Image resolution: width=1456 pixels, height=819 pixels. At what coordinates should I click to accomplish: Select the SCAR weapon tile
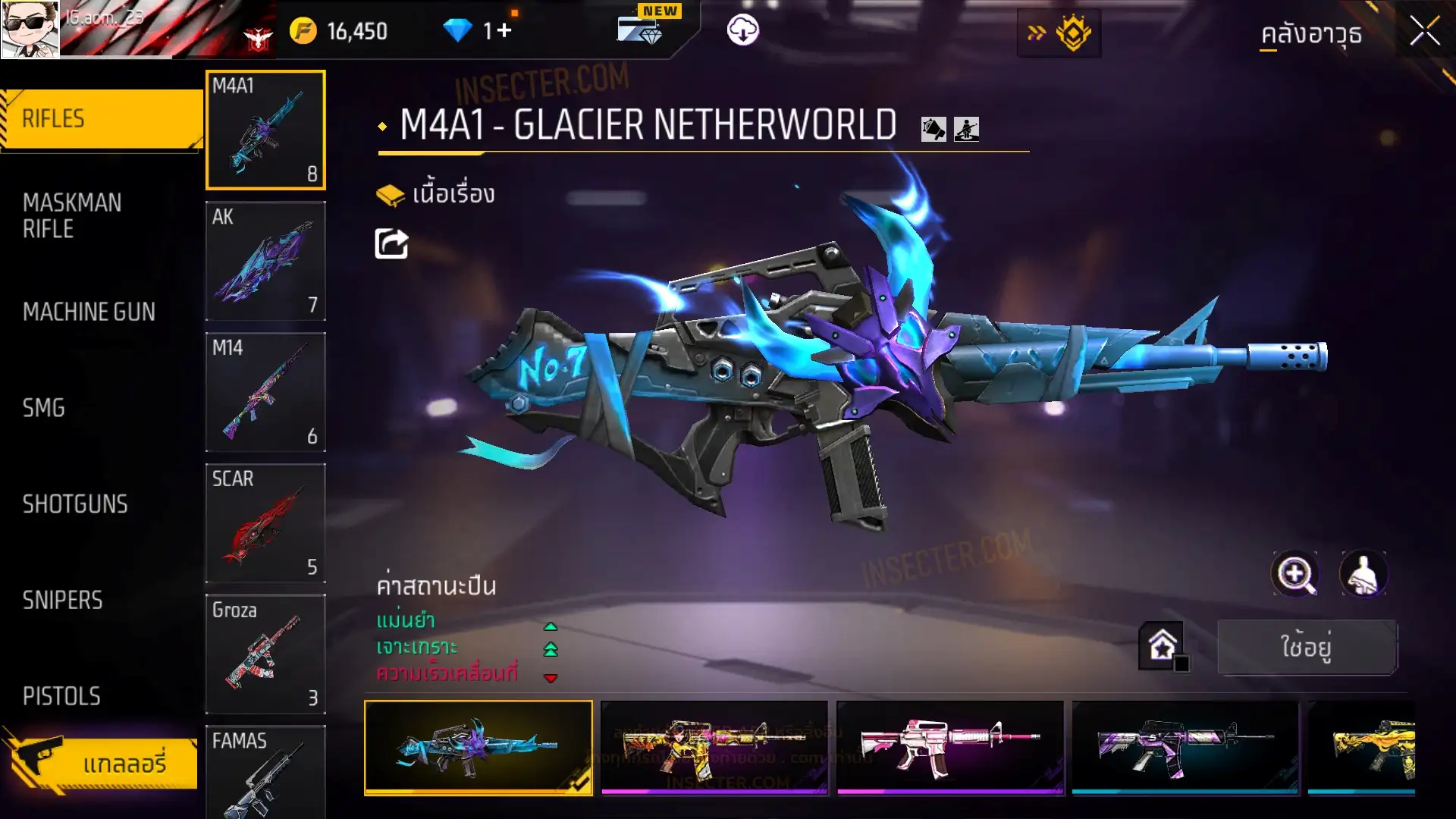[265, 523]
